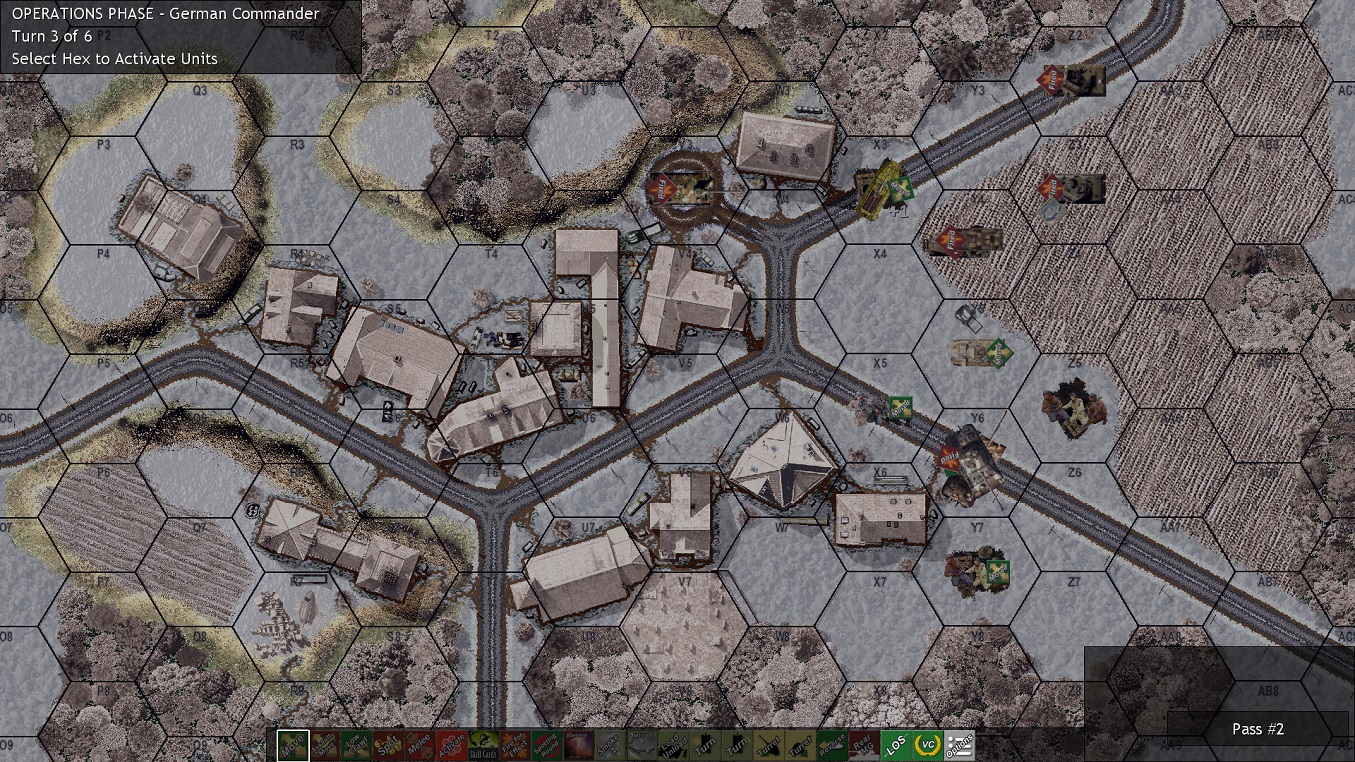Select the Fire for Effect icon
The height and width of the screenshot is (762, 1355).
515,745
